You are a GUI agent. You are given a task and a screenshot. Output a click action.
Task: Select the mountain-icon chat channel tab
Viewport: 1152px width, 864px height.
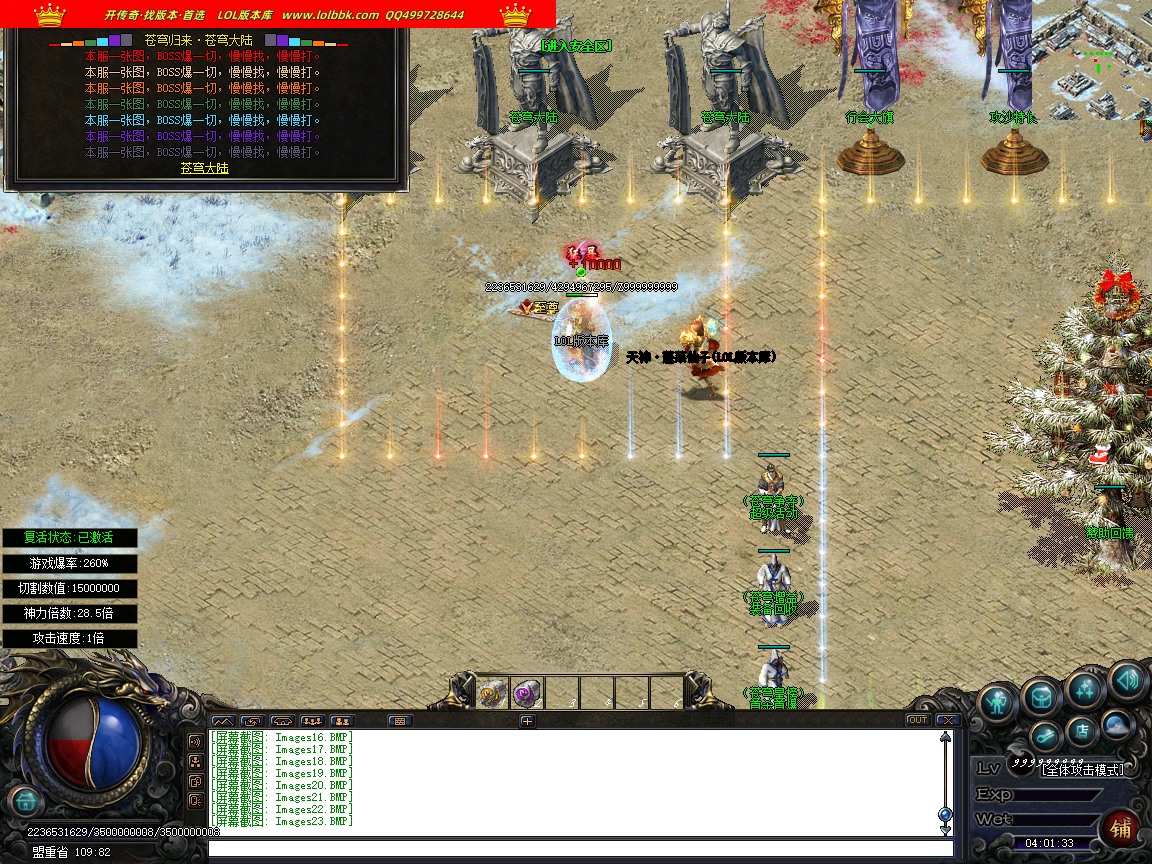(x=223, y=720)
